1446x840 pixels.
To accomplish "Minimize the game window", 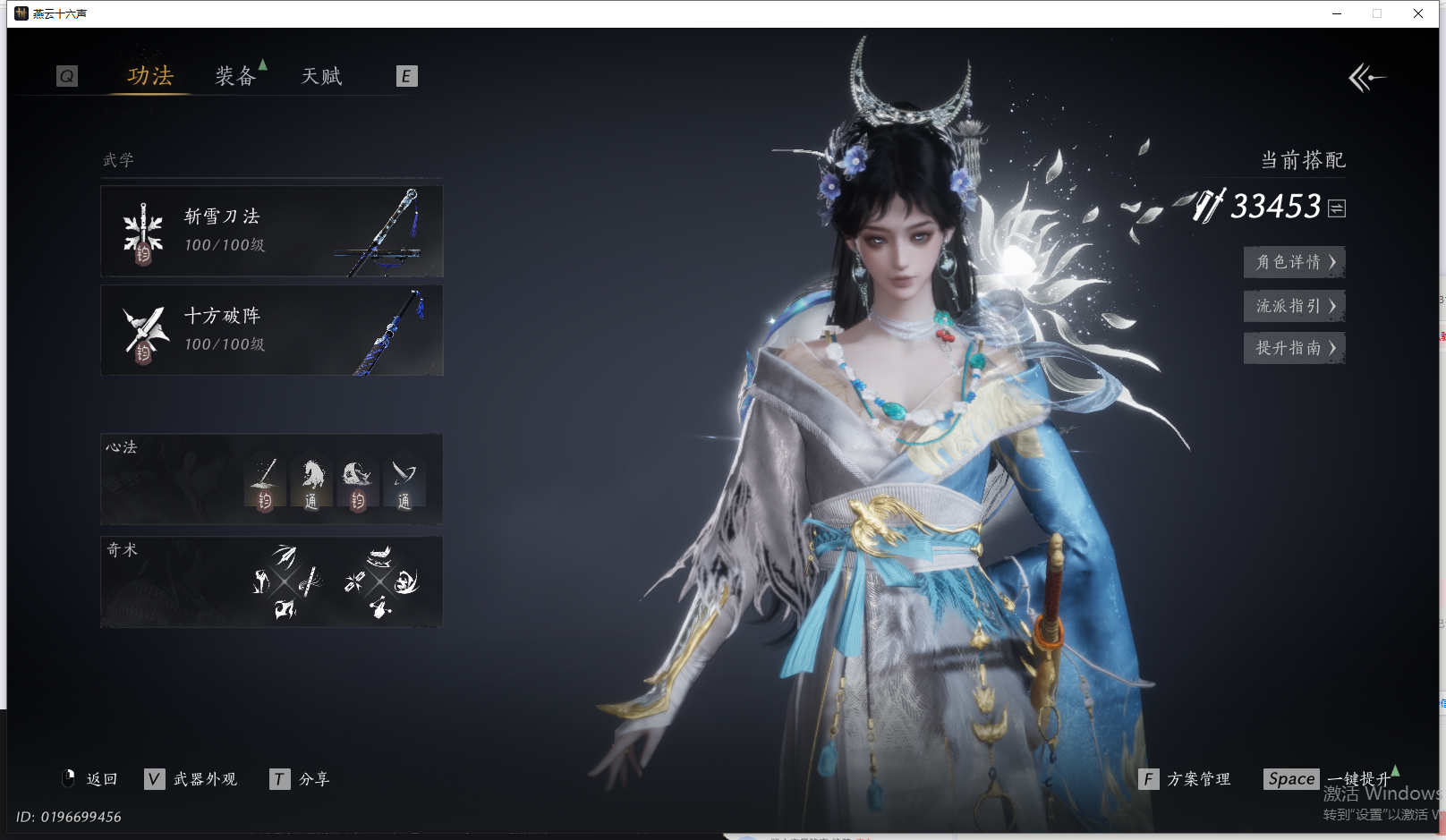I will pos(1337,13).
